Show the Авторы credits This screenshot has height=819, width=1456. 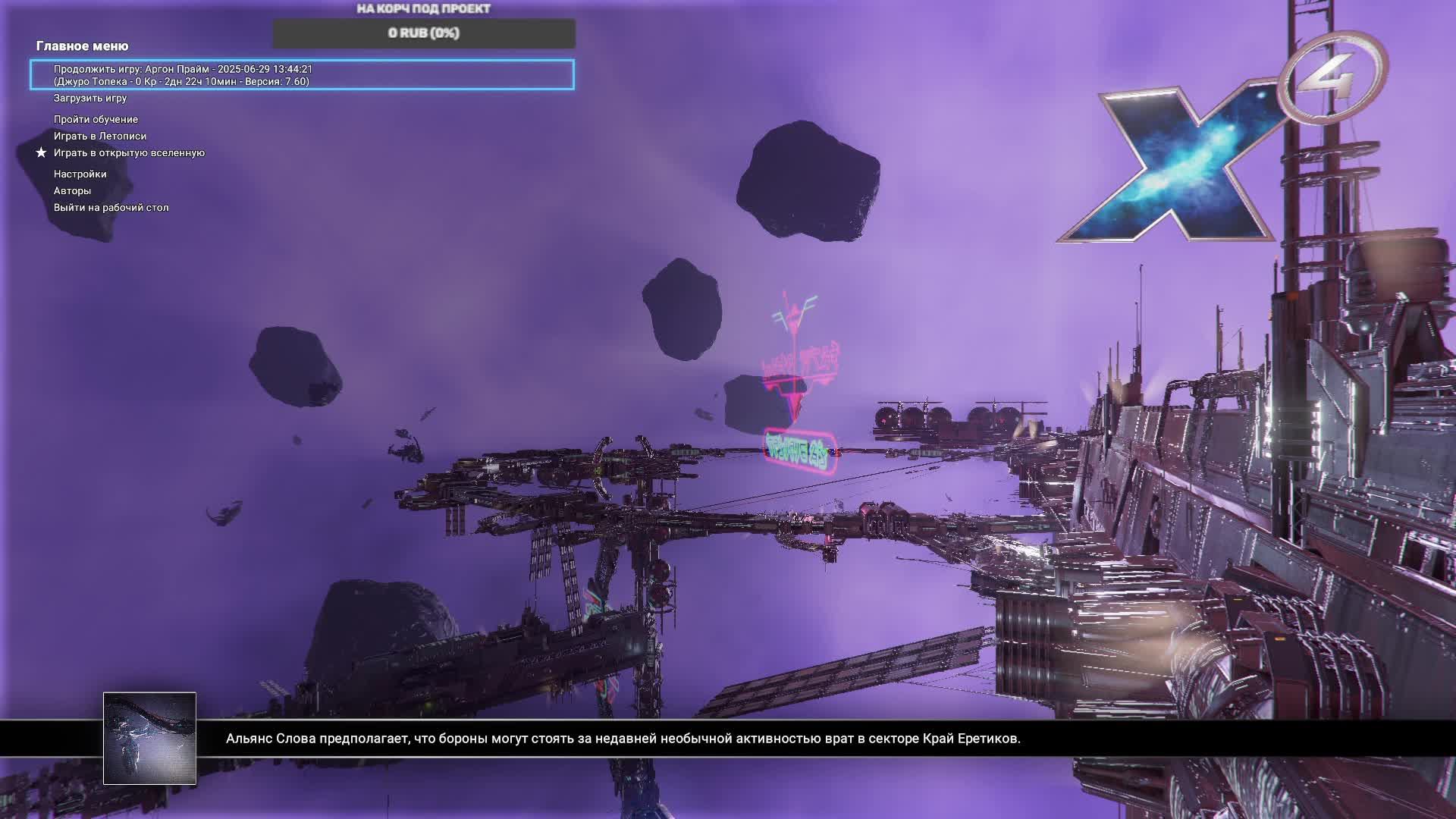72,190
